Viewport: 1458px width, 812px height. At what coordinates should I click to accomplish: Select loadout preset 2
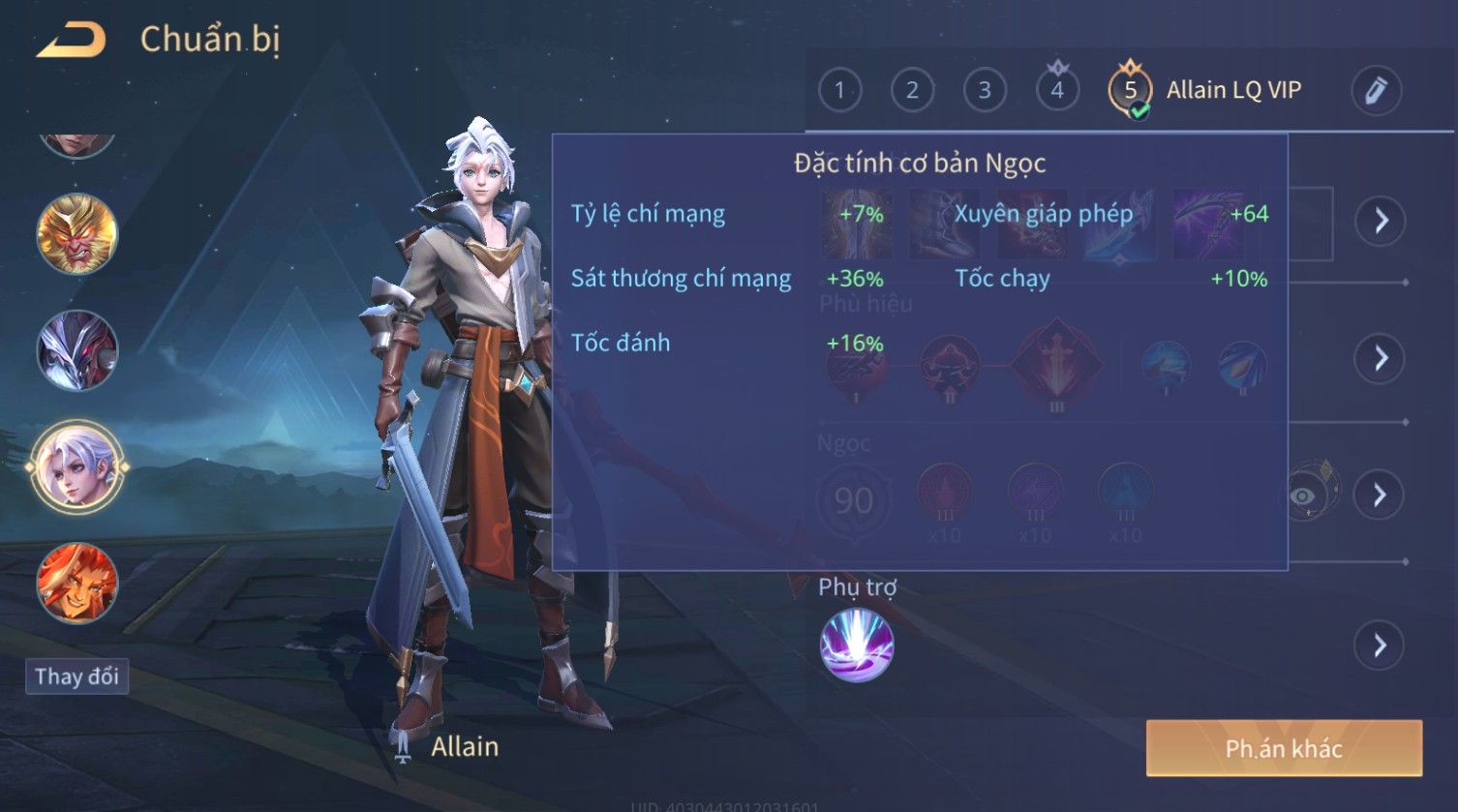click(912, 90)
